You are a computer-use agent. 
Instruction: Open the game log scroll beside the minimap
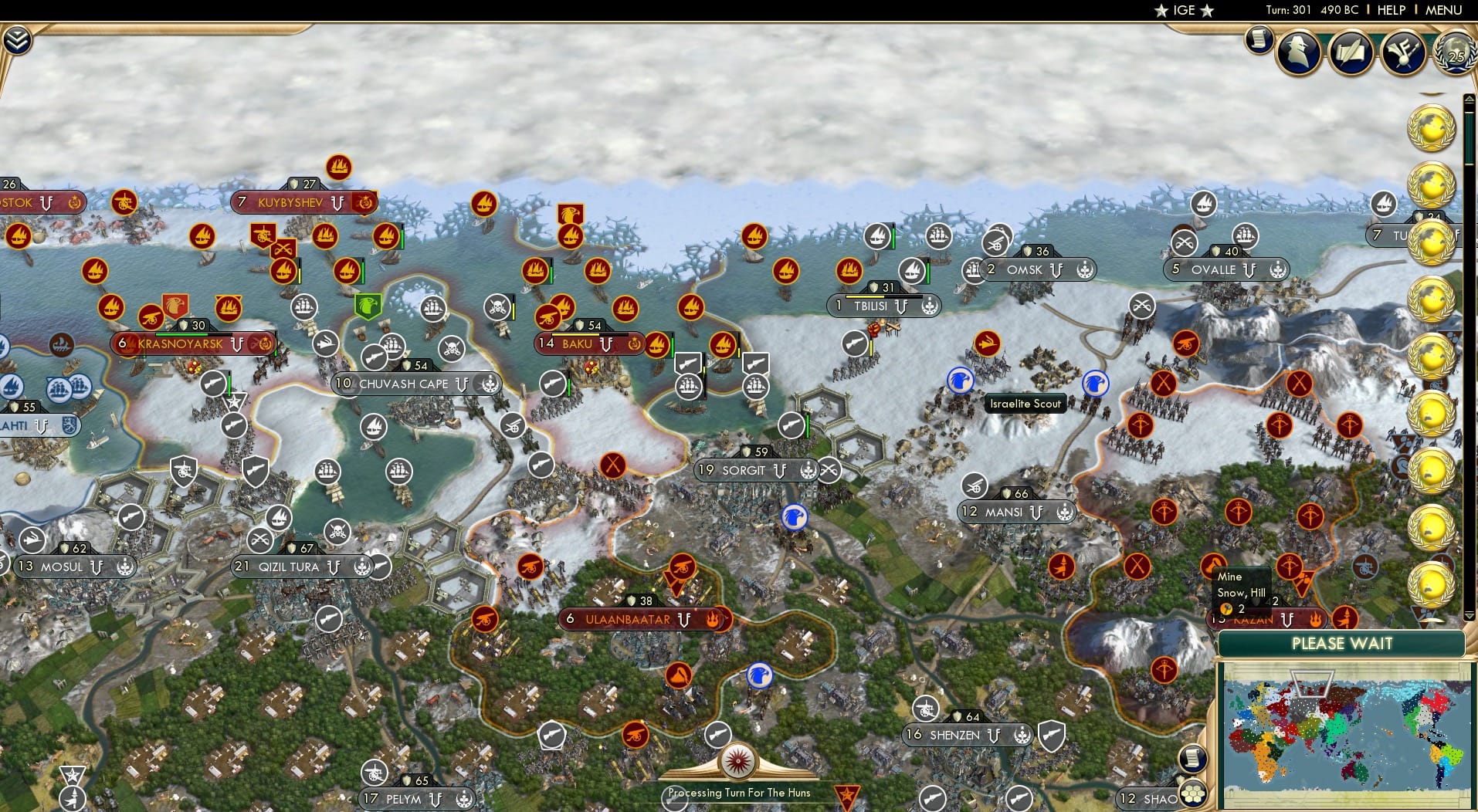(1192, 759)
